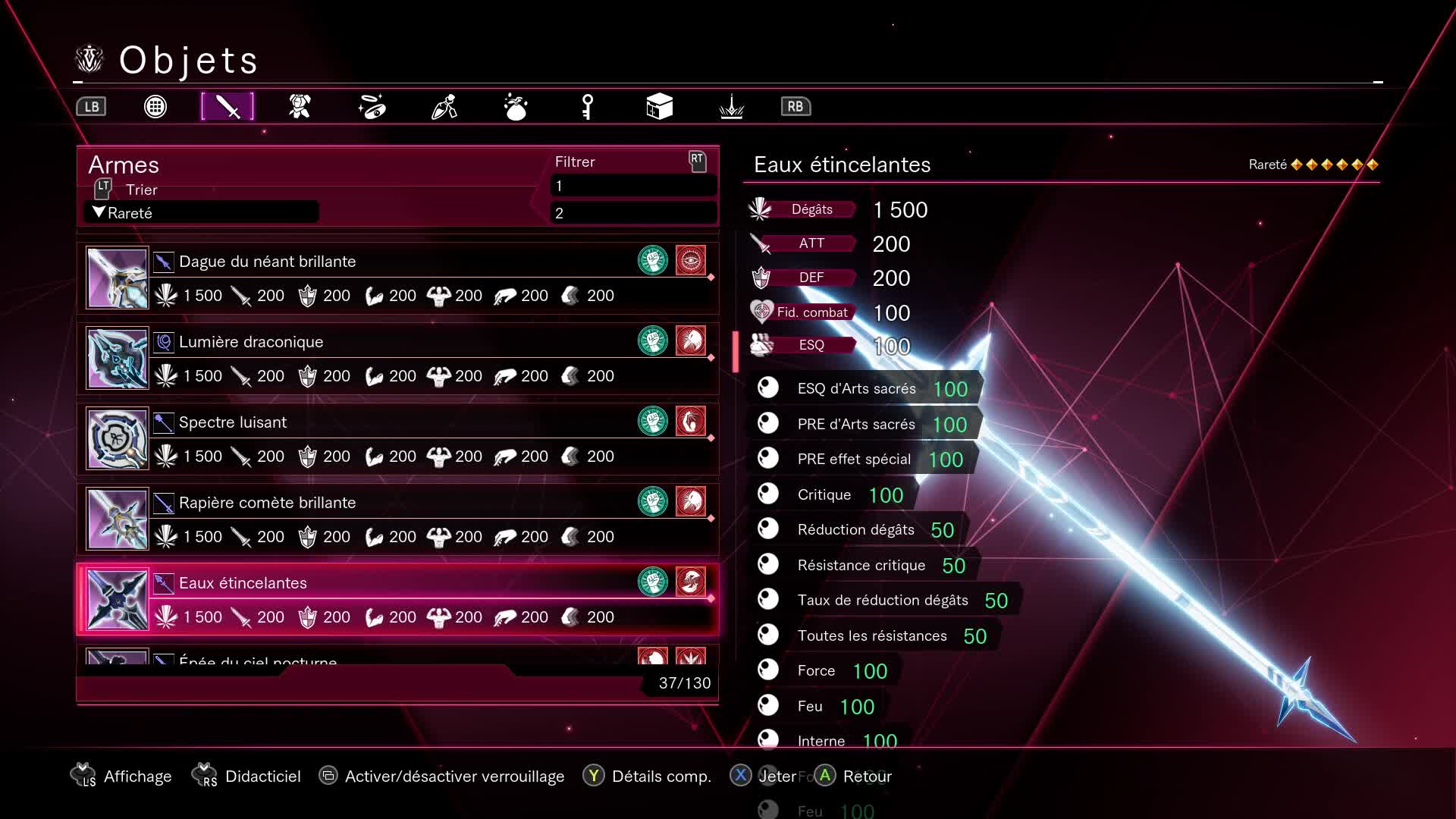Select the Eaux étincelantes weapon row

click(x=397, y=599)
